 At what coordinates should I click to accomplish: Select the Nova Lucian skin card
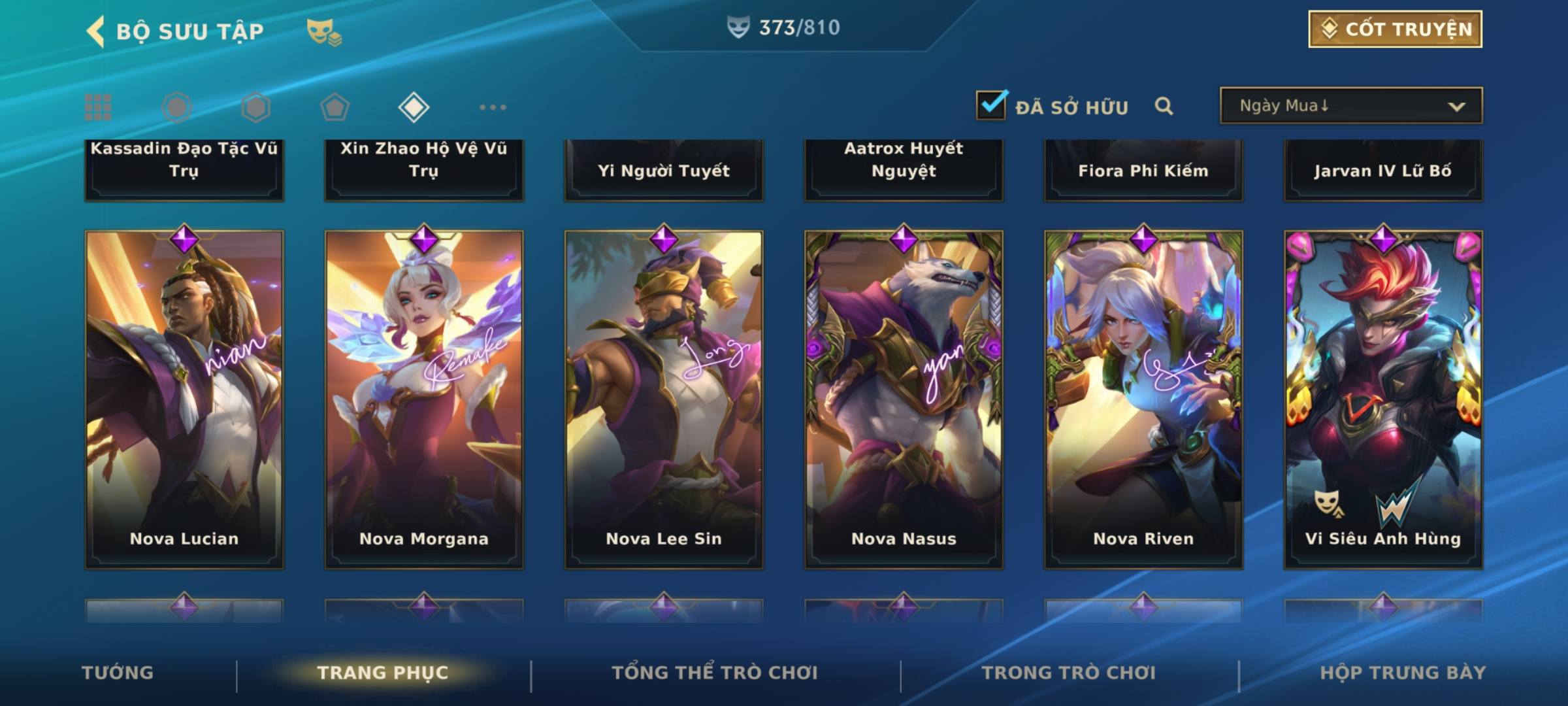pyautogui.click(x=184, y=399)
